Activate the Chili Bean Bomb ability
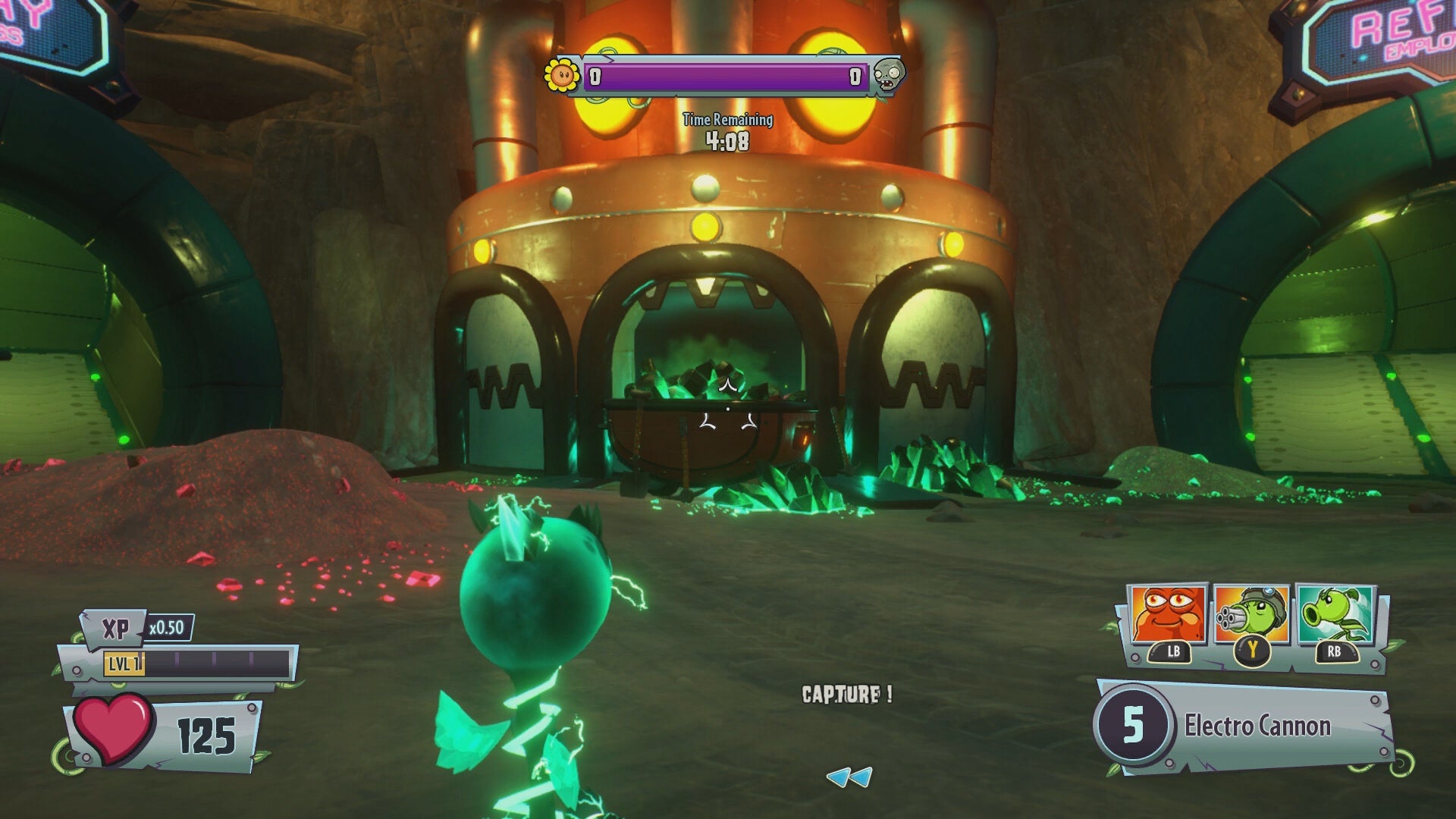This screenshot has height=819, width=1456. click(x=1166, y=616)
